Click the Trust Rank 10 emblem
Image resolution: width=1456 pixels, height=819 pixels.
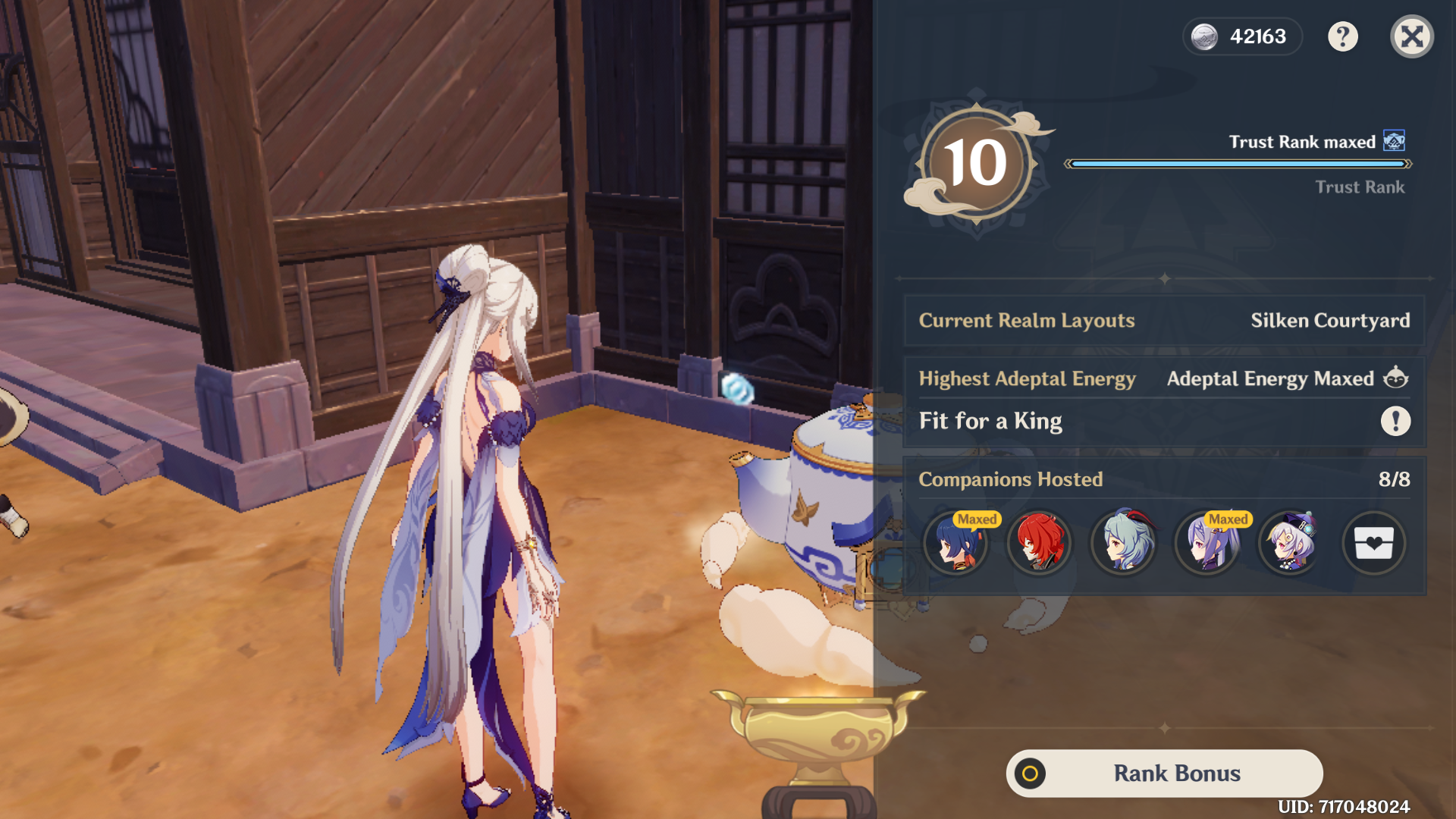pyautogui.click(x=978, y=162)
